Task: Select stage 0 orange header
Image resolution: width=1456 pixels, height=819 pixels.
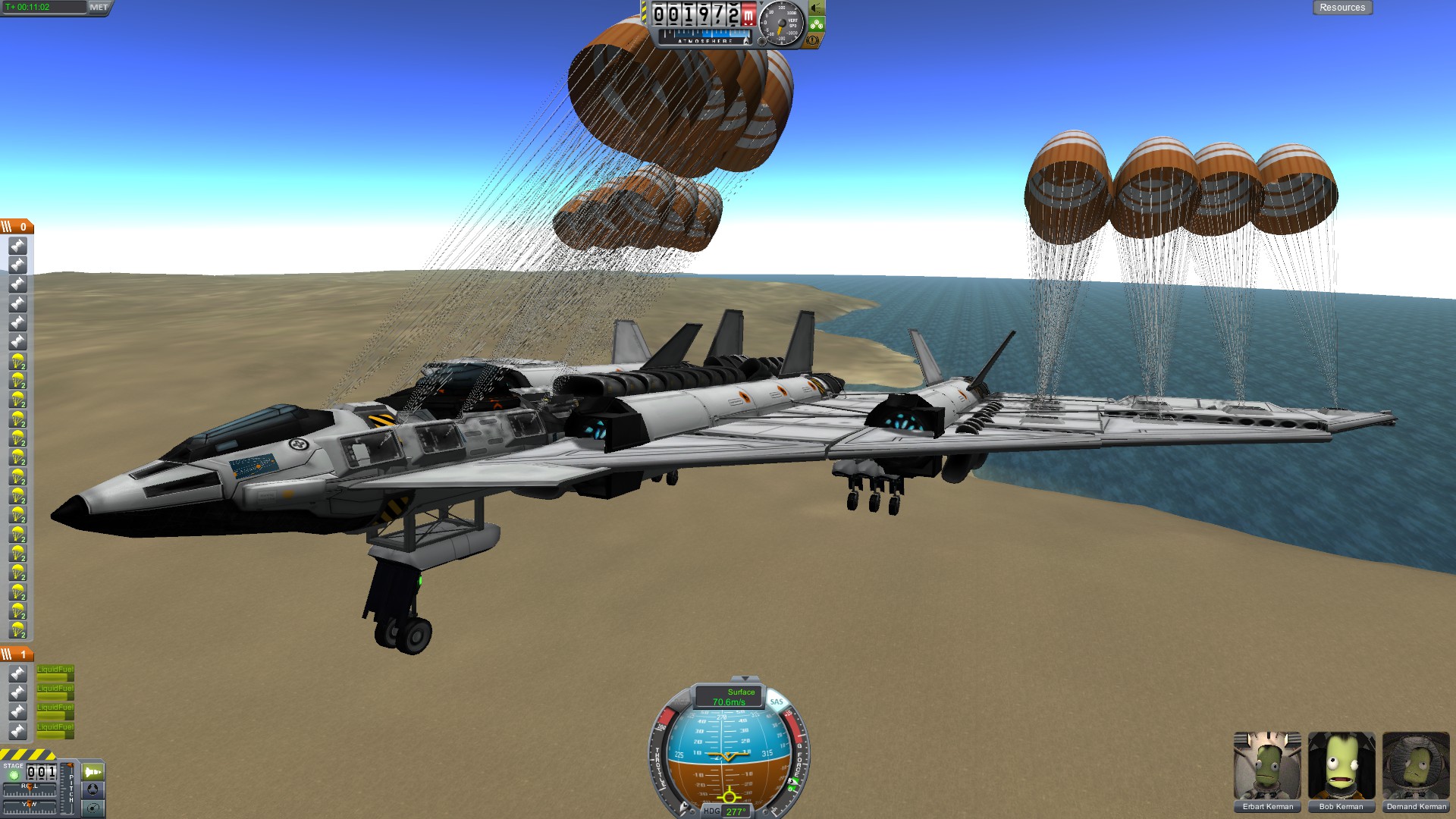Action: tap(17, 227)
